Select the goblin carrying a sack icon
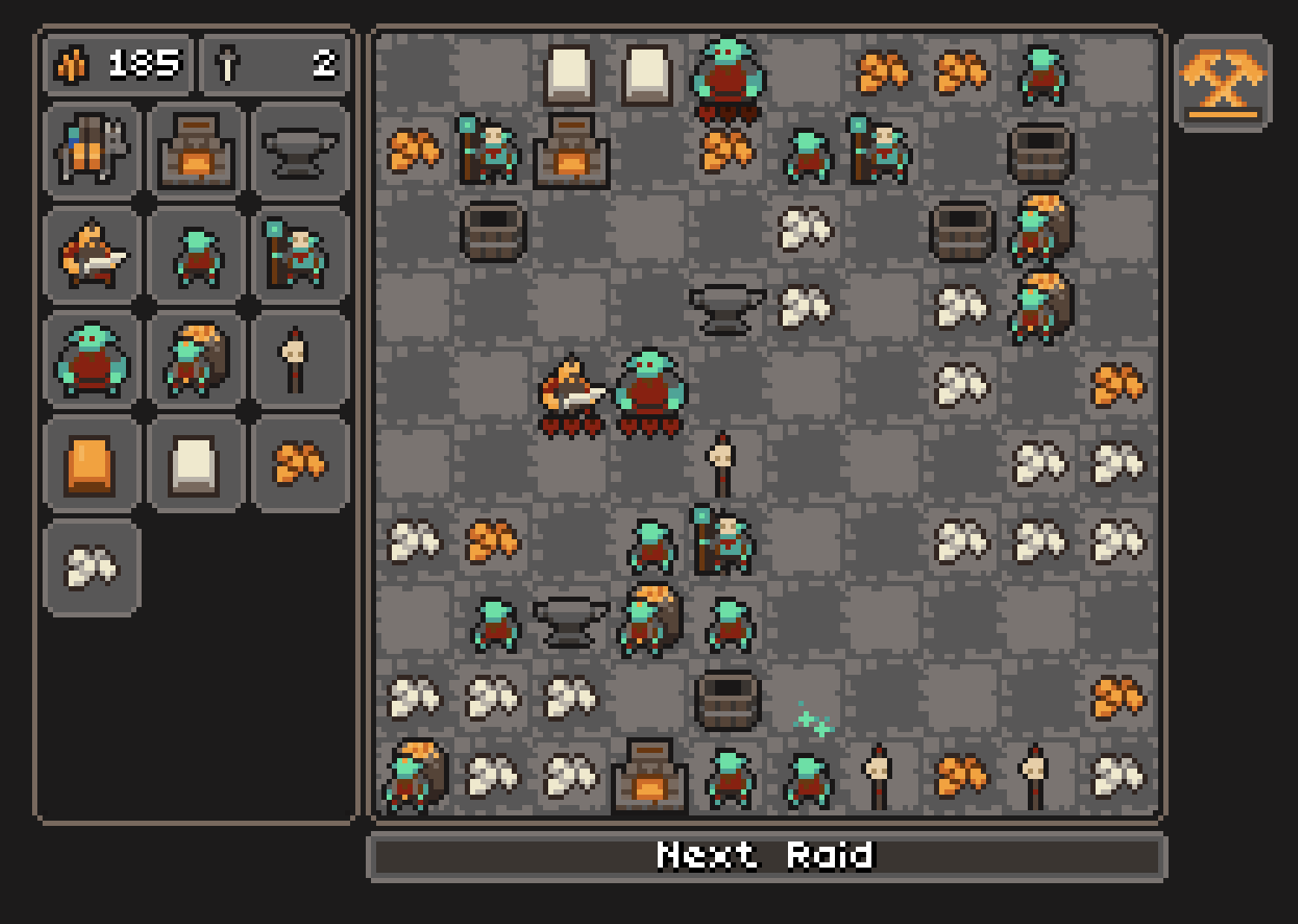Screen dimensions: 1298x924 coord(195,359)
